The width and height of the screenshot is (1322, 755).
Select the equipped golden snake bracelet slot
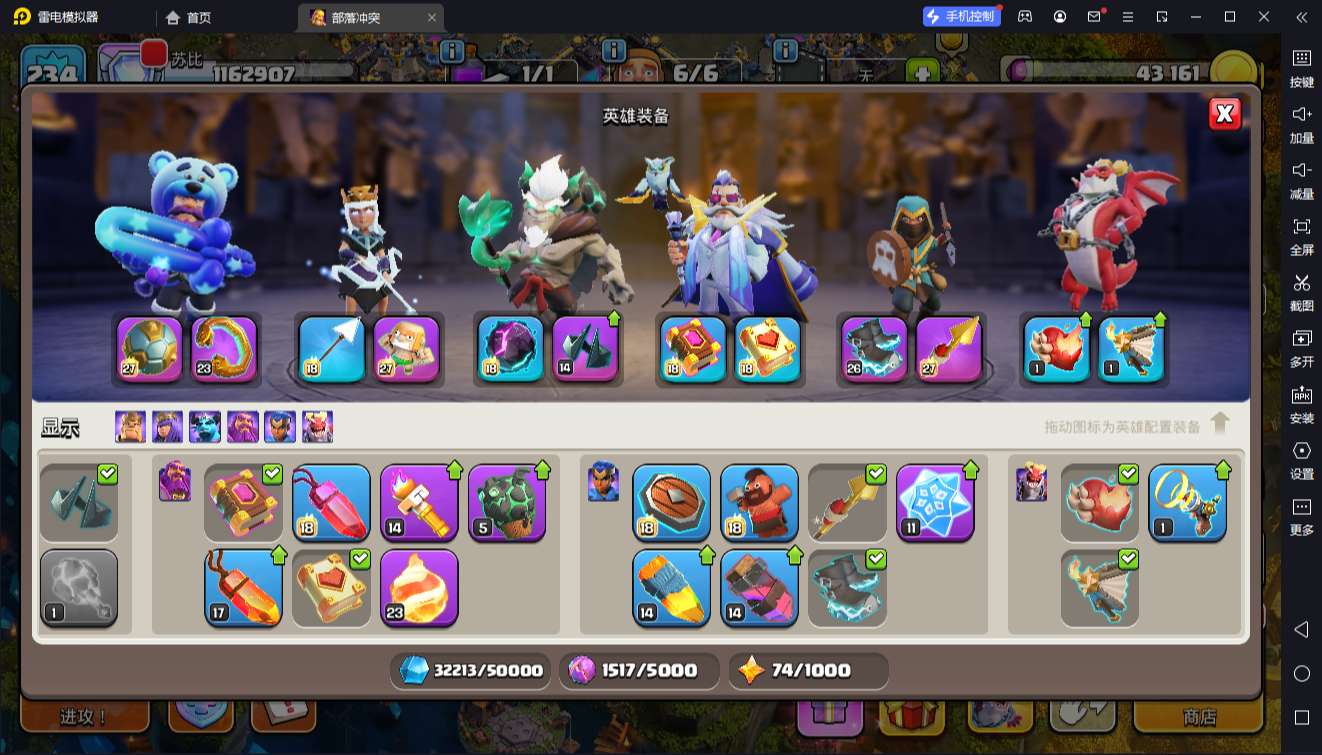tap(224, 349)
